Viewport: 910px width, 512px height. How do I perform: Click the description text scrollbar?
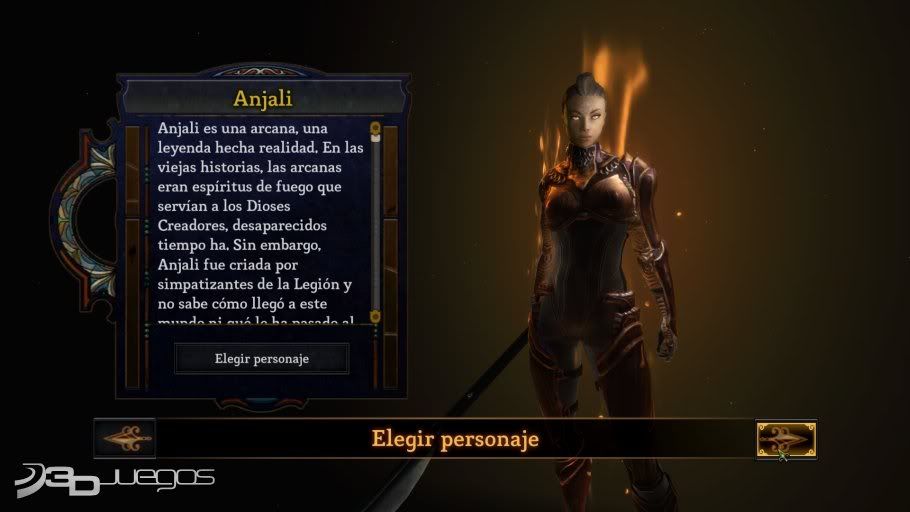click(x=375, y=220)
